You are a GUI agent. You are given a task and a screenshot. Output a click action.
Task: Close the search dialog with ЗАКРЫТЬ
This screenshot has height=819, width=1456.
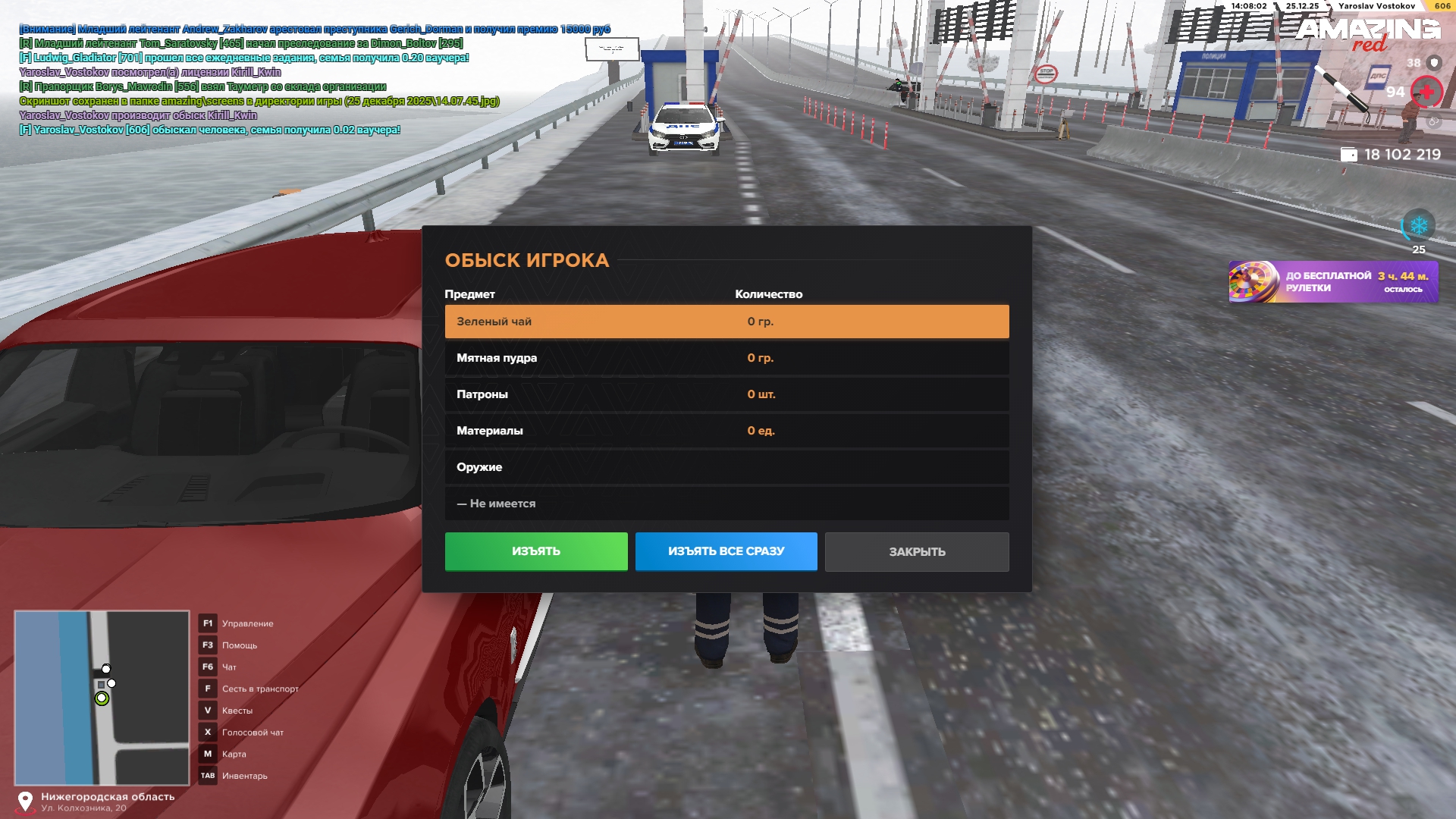pos(917,551)
